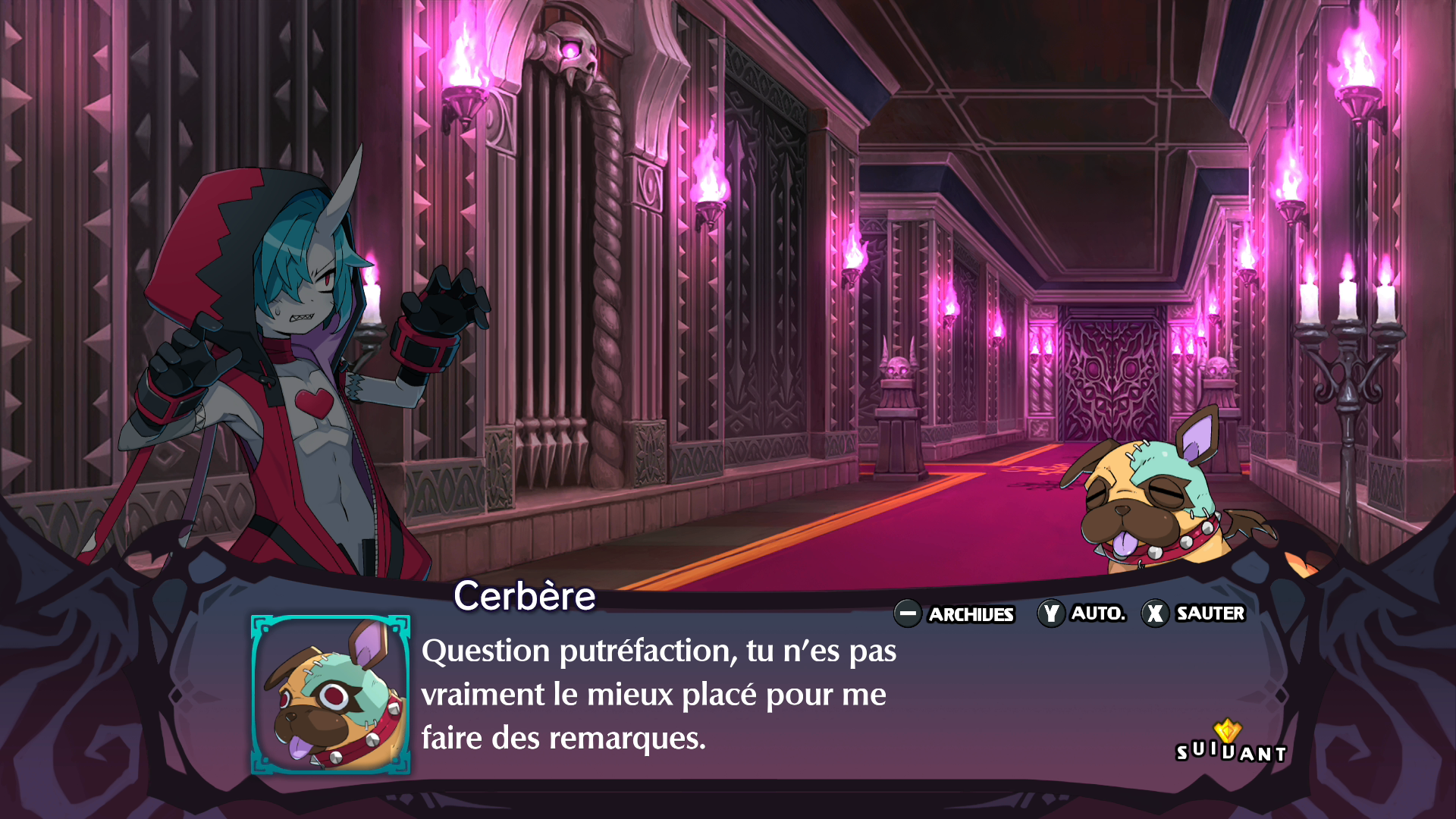The width and height of the screenshot is (1456, 819).
Task: Choose Sauter to skip the scene
Action: click(1194, 613)
